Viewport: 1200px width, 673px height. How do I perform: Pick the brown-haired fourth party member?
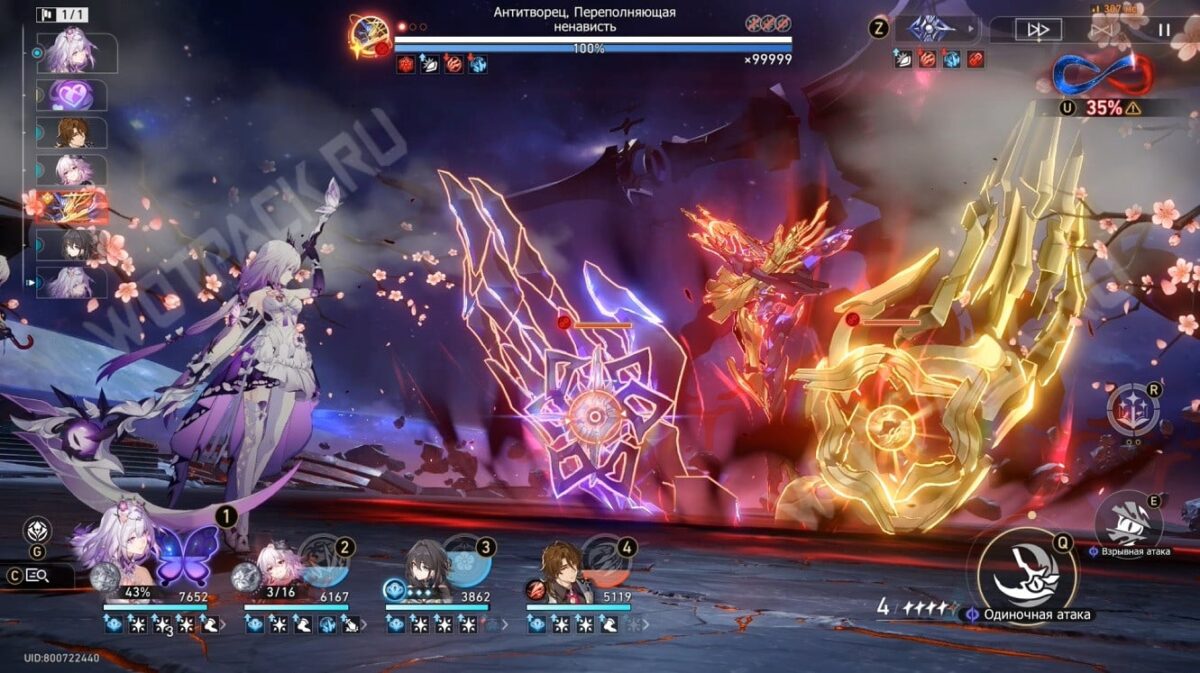tap(565, 567)
